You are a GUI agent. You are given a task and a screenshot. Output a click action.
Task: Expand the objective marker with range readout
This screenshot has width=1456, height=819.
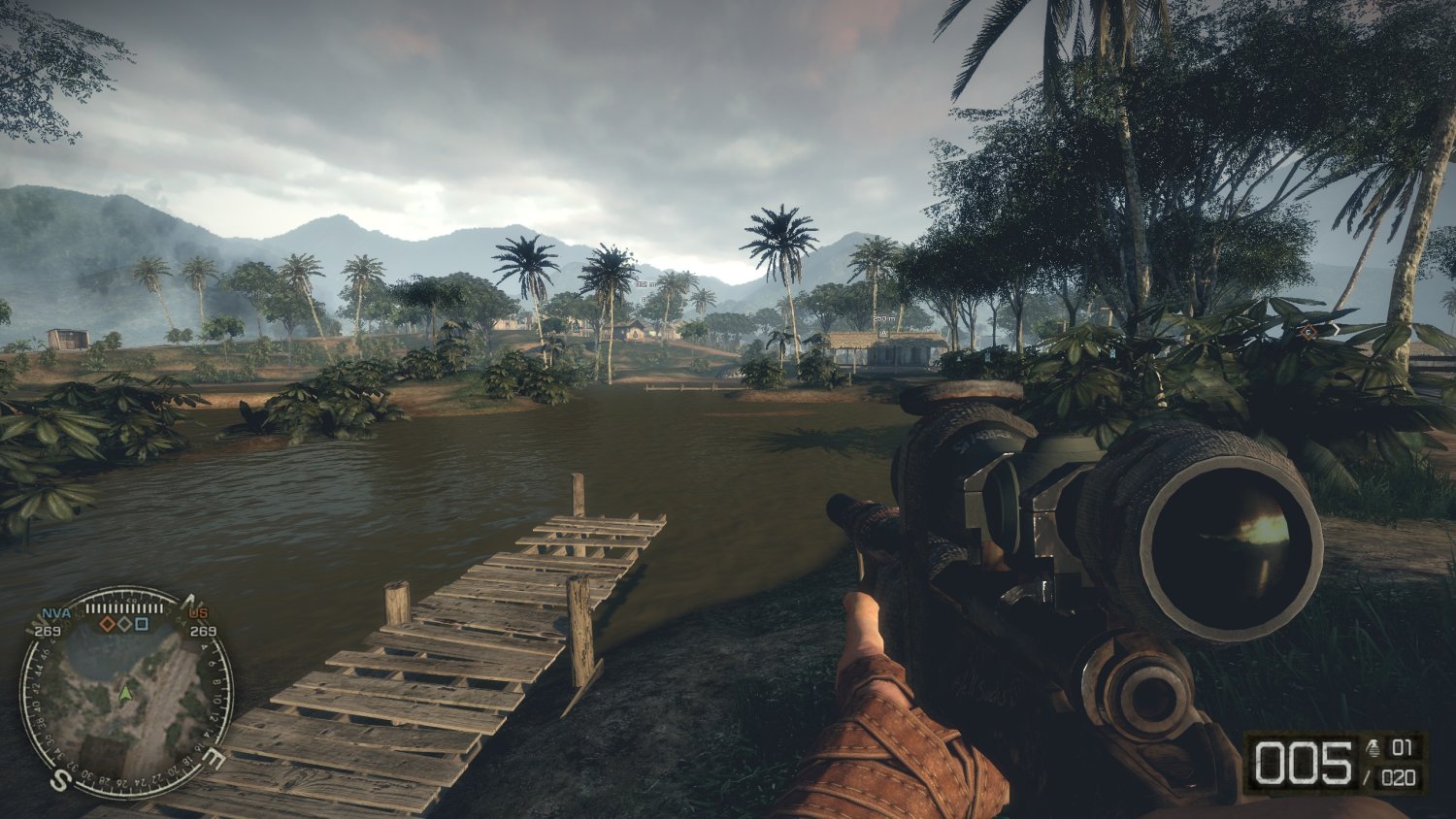tap(646, 284)
